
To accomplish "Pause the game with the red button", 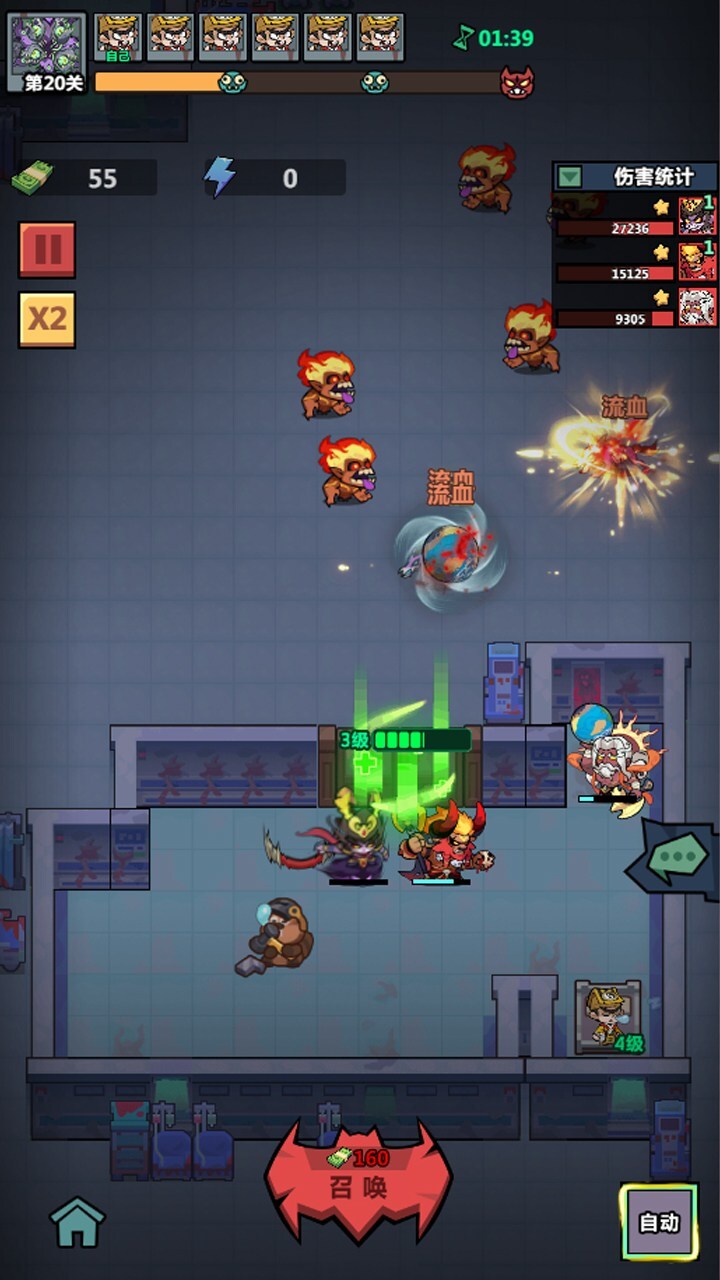I will point(47,250).
